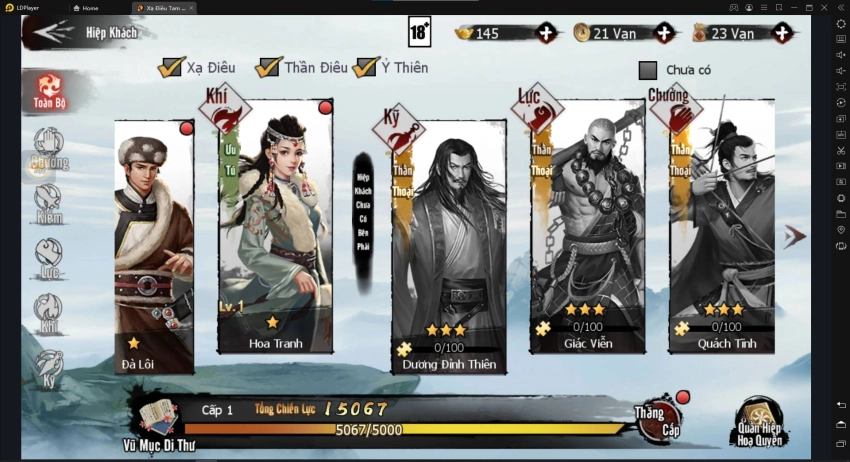The height and width of the screenshot is (462, 850).
Task: Switch to the Kỳ category tab
Action: pos(48,367)
